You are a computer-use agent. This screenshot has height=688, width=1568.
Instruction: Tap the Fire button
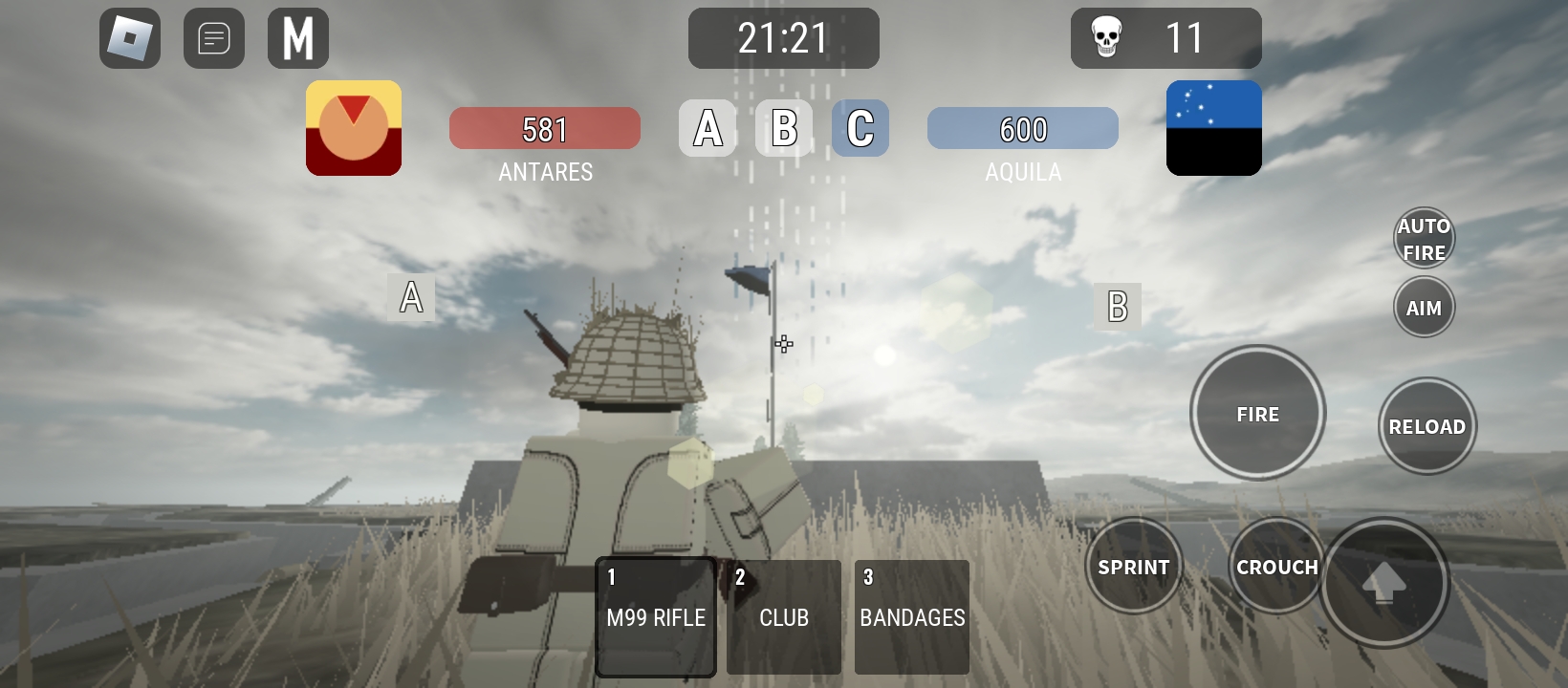1257,414
